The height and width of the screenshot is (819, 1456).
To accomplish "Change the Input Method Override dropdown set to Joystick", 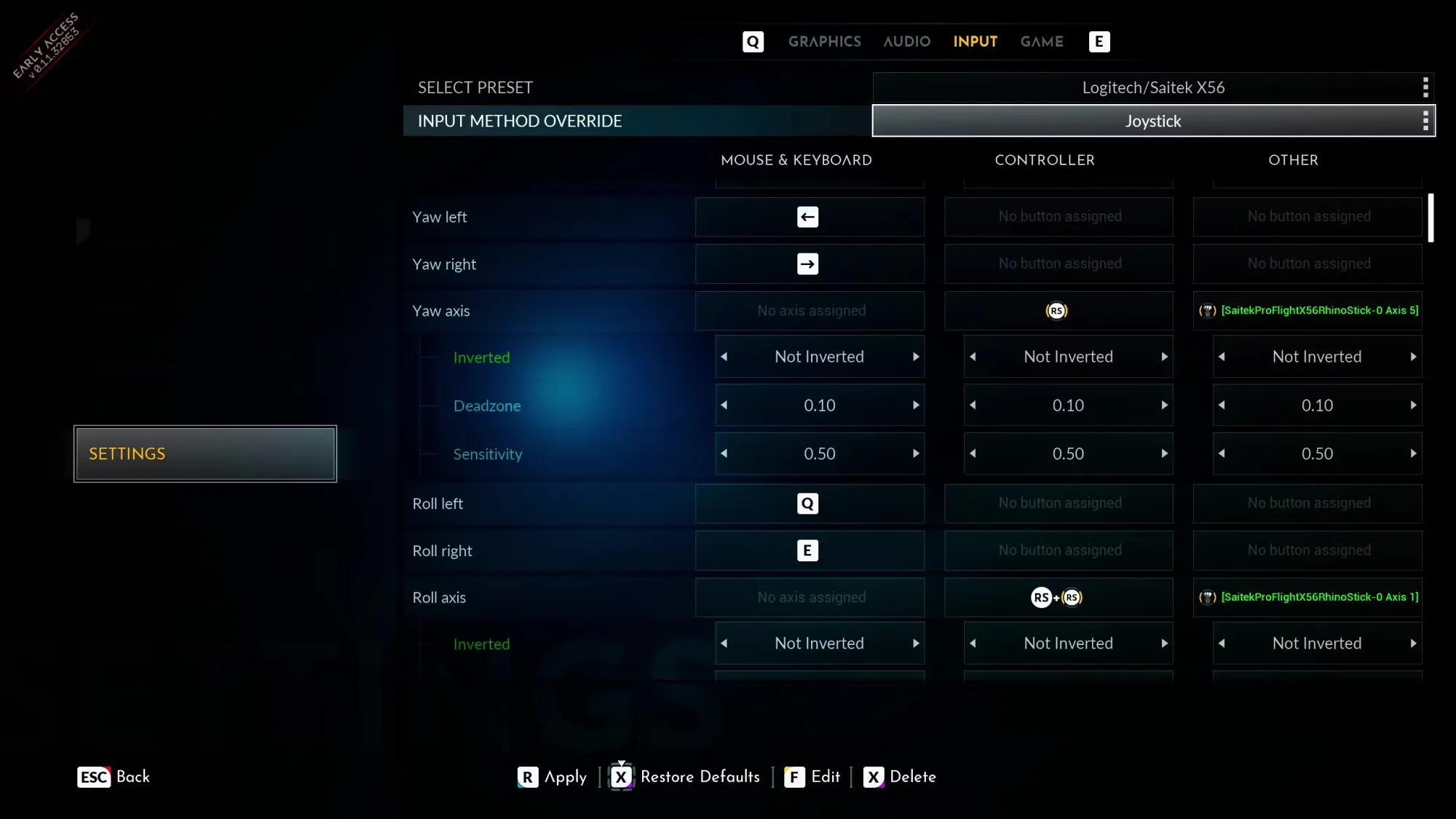I will (x=1153, y=121).
